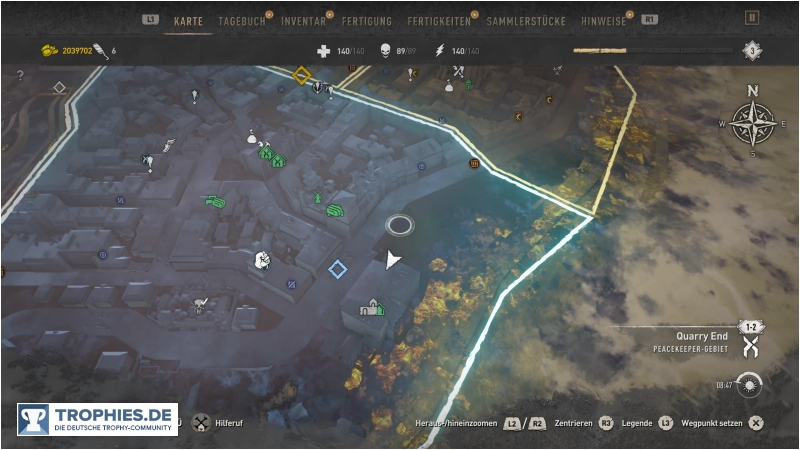The image size is (800, 450).
Task: Click the compass rose on the map
Action: point(753,124)
